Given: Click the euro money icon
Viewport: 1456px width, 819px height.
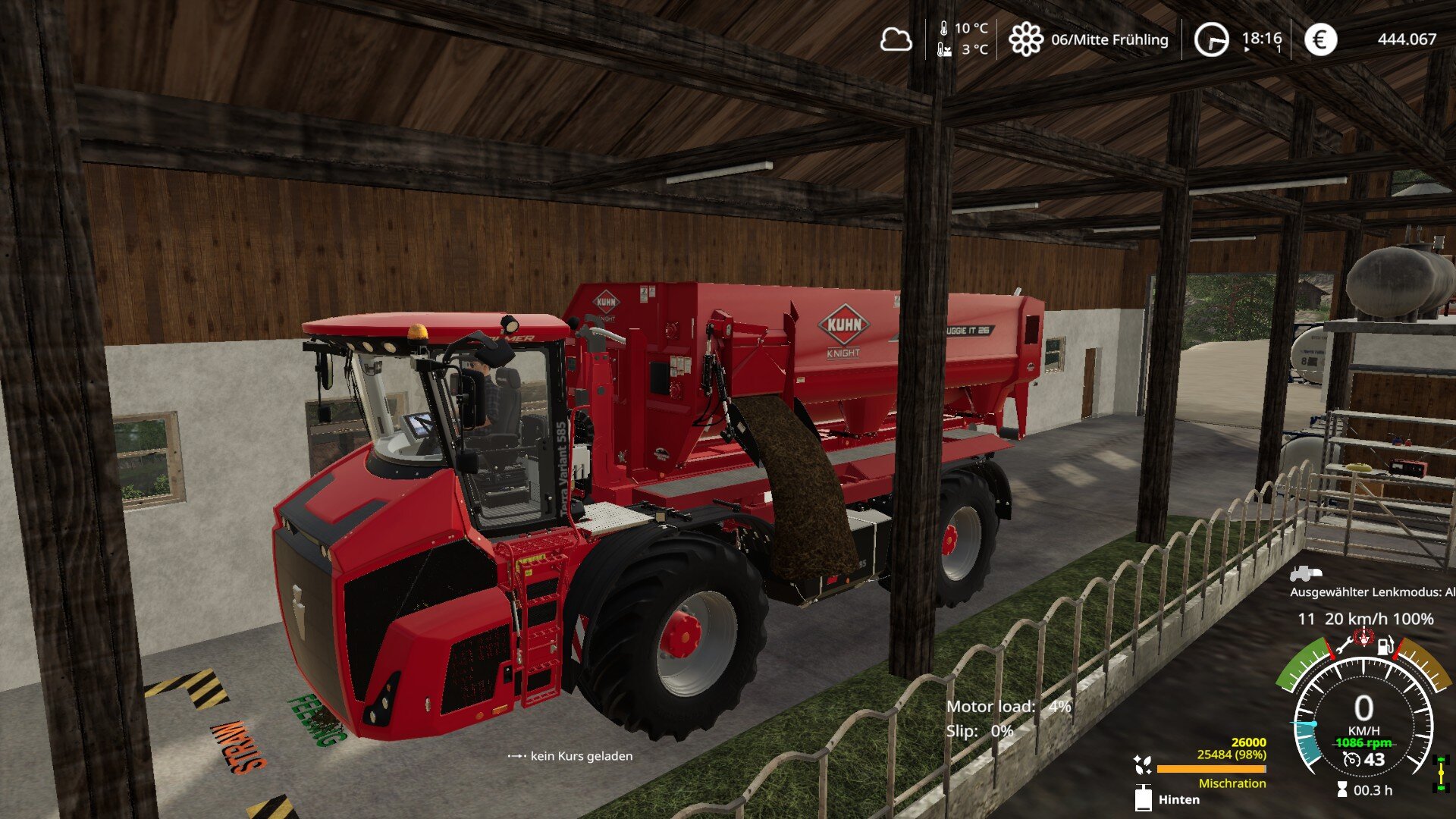Looking at the screenshot, I should point(1320,39).
